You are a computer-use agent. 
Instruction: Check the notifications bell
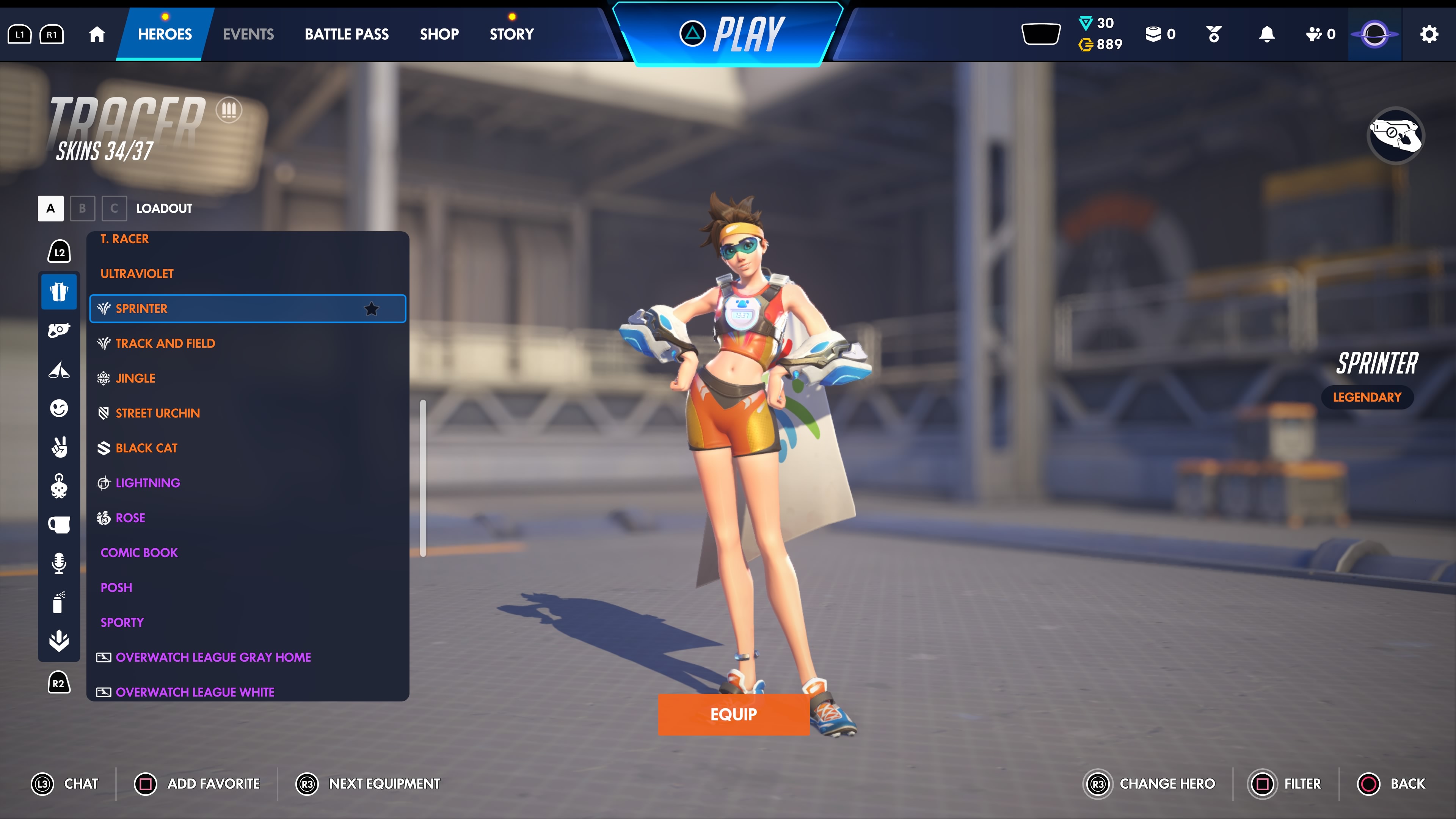pos(1267,34)
